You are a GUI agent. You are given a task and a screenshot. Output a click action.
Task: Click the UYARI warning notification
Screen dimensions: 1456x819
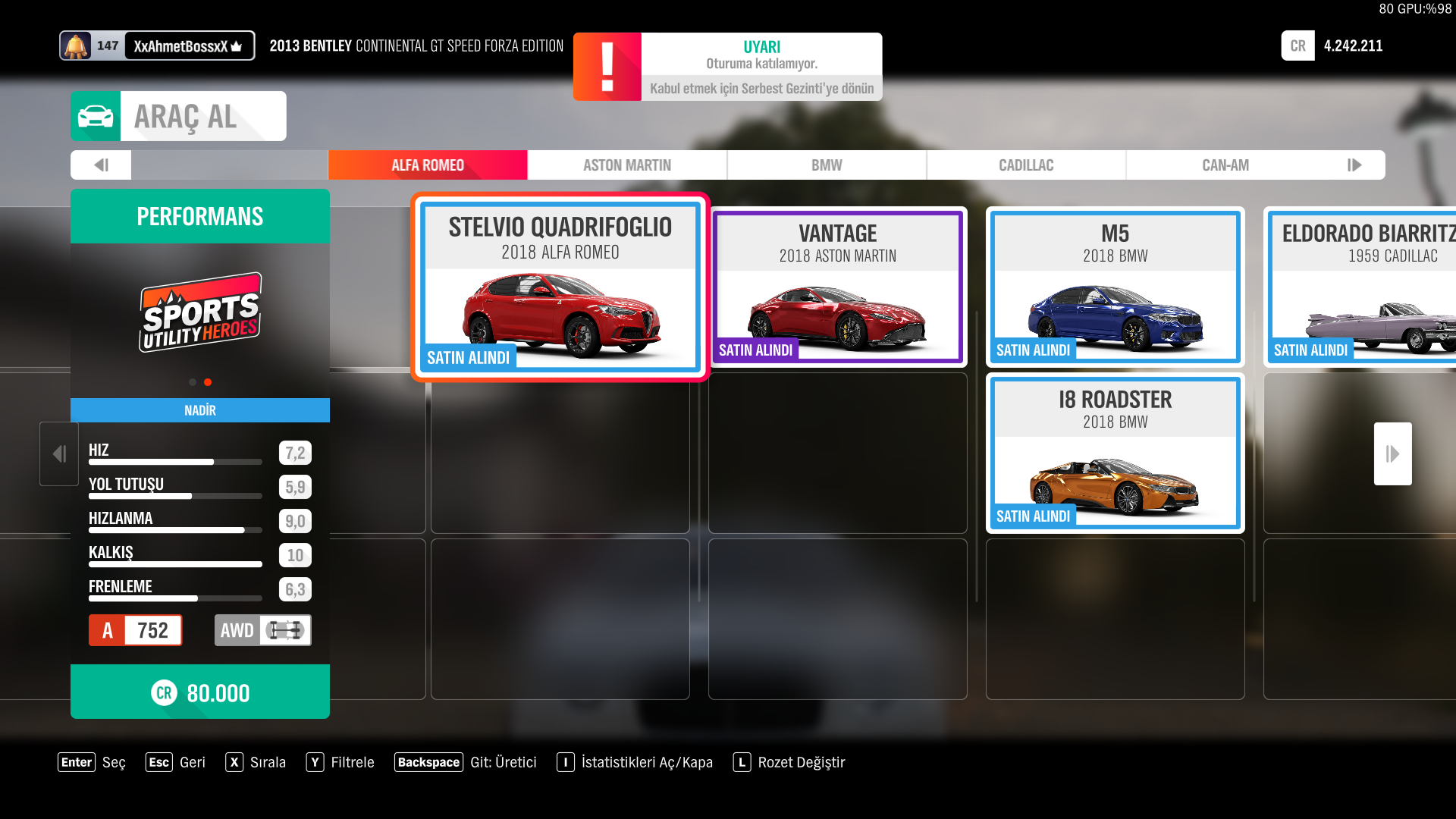tap(727, 67)
